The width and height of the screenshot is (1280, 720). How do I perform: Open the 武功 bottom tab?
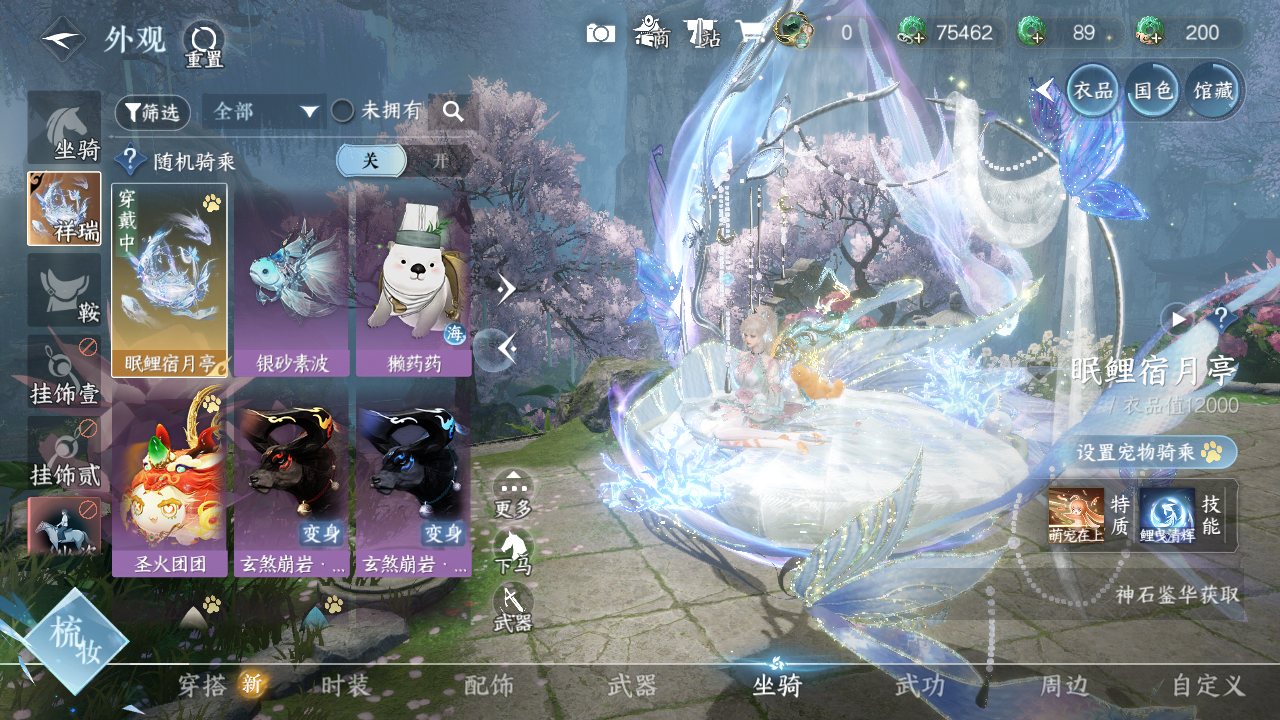pos(919,686)
